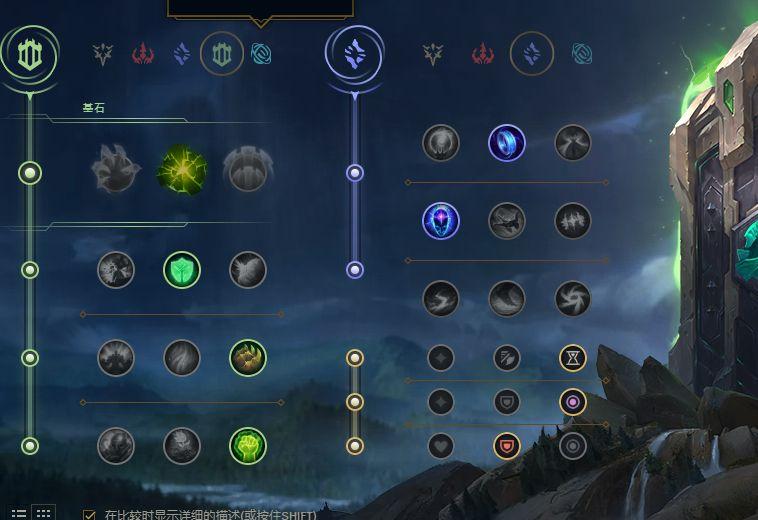Choose the Nimbus Cloak rune
Screen dimensions: 758x520
(x=573, y=143)
